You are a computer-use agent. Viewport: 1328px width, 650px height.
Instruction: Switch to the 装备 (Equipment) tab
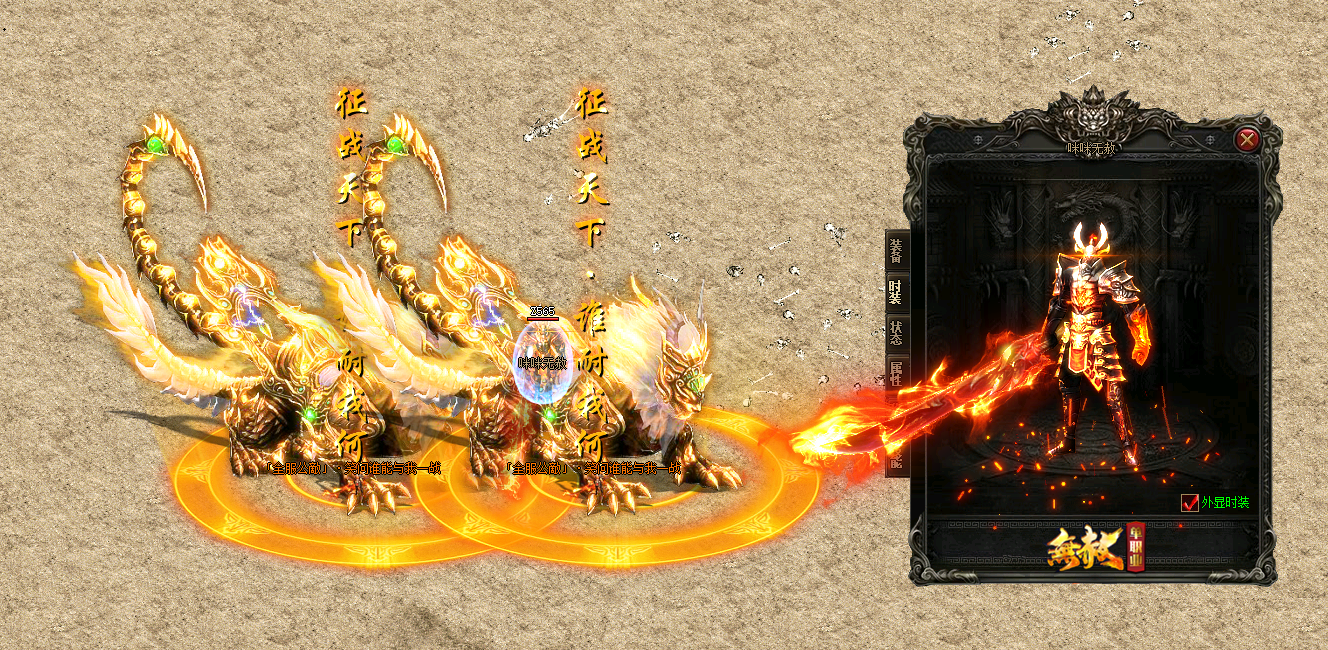click(x=895, y=250)
